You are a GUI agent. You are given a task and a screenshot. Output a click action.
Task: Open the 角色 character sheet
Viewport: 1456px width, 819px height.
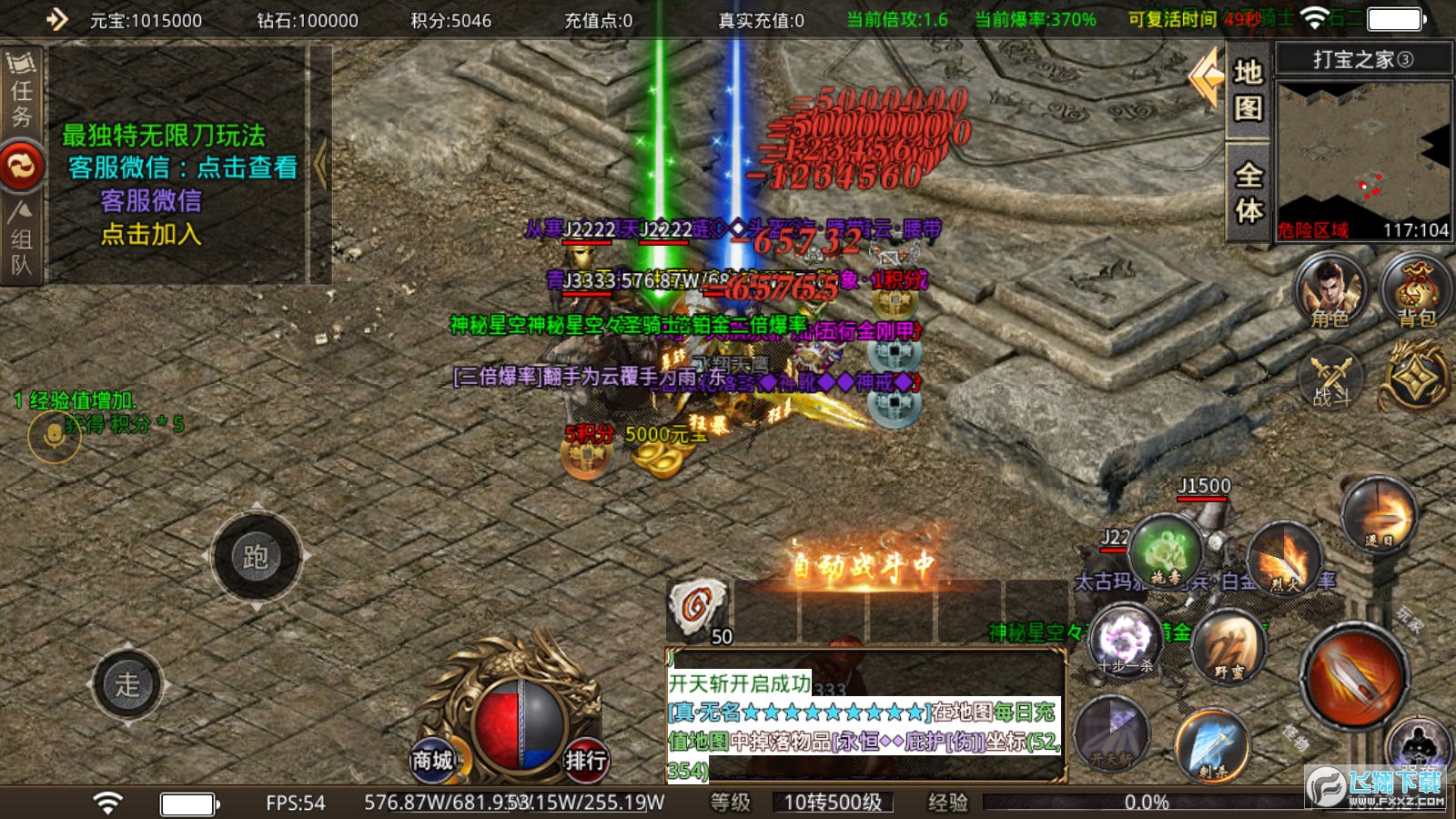click(x=1330, y=291)
